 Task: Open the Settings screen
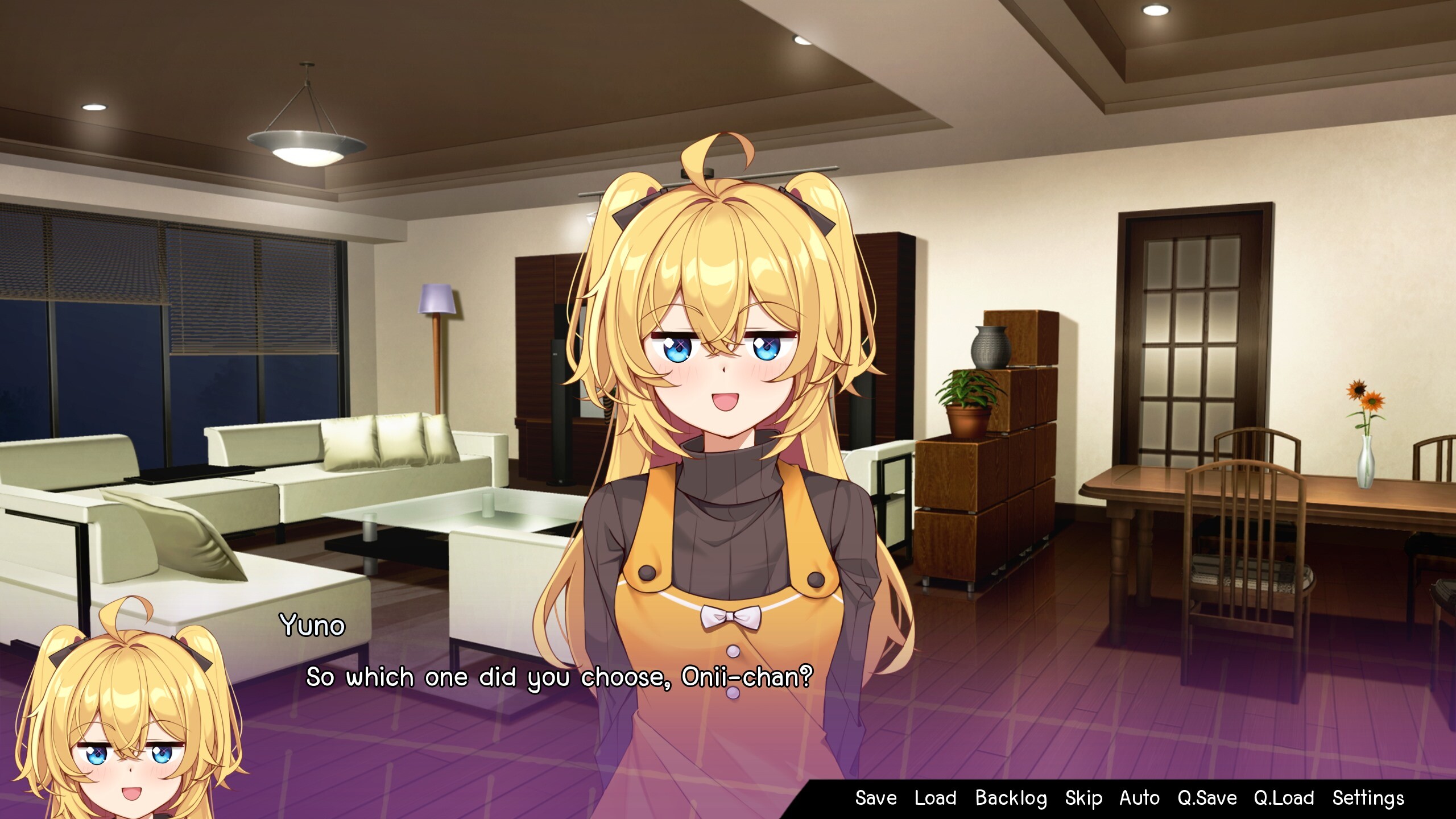coord(1368,798)
